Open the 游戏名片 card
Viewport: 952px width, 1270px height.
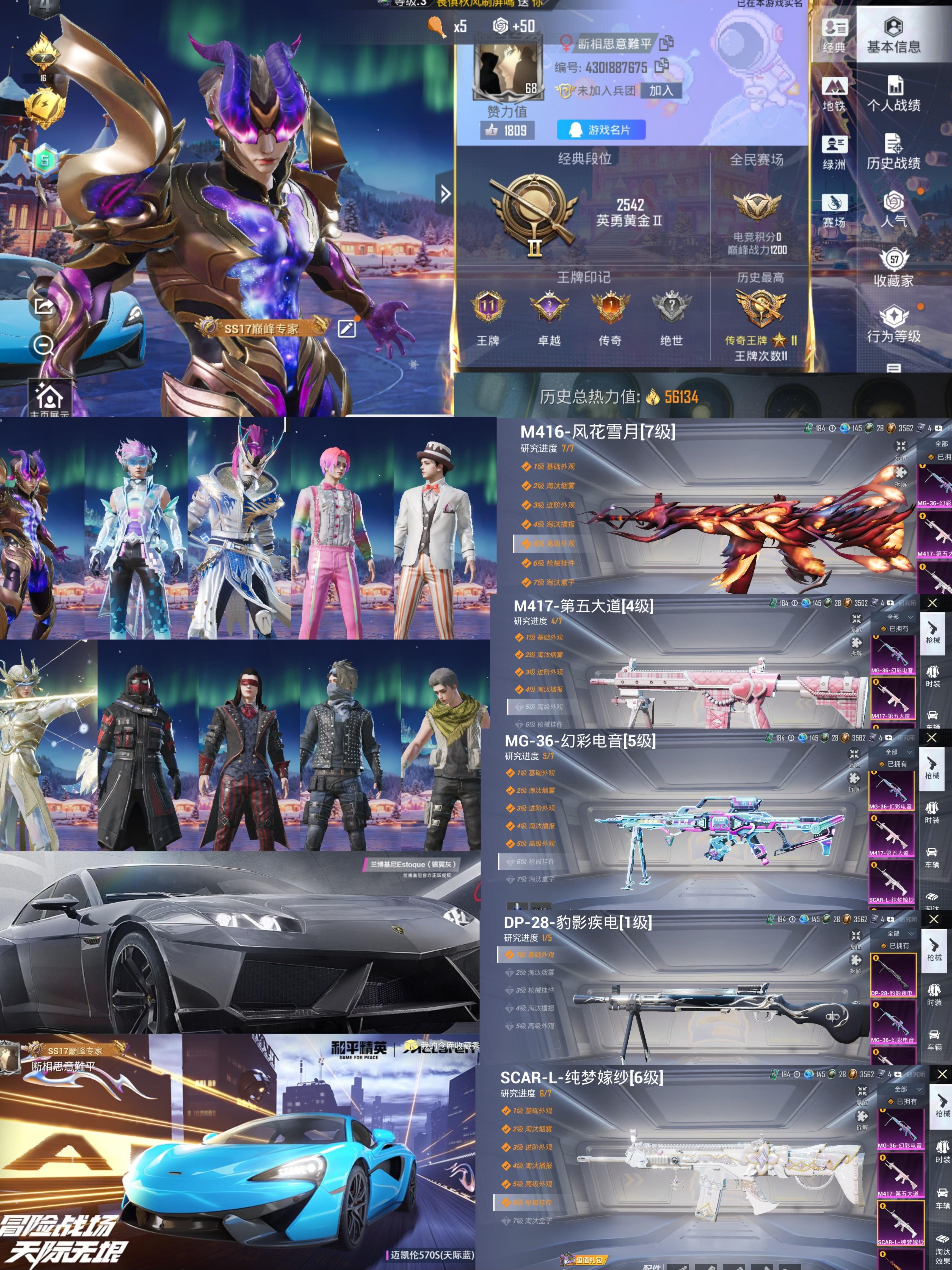[x=601, y=130]
